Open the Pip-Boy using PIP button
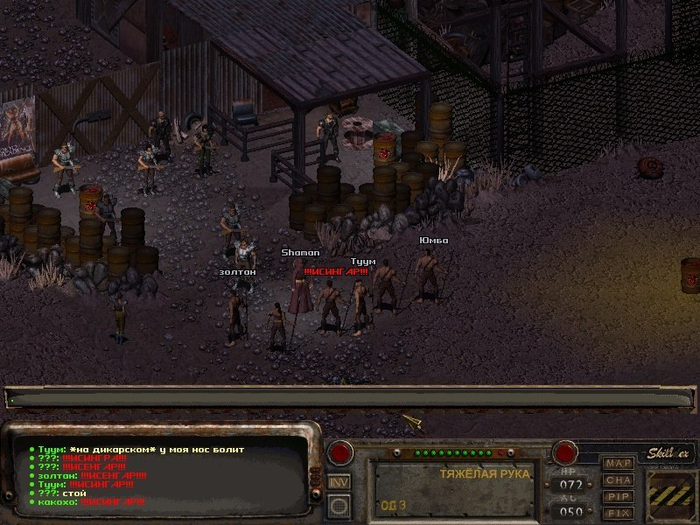The width and height of the screenshot is (700, 525). tap(618, 497)
